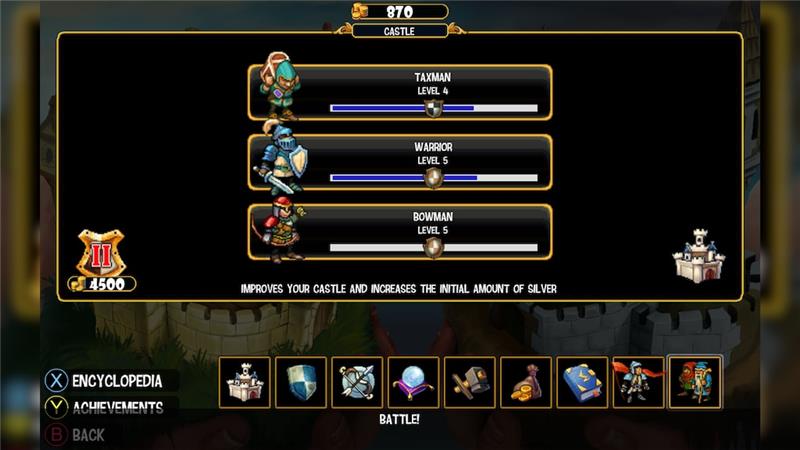Image resolution: width=800 pixels, height=450 pixels.
Task: Start the battle via the Battle! label
Action: coord(399,420)
